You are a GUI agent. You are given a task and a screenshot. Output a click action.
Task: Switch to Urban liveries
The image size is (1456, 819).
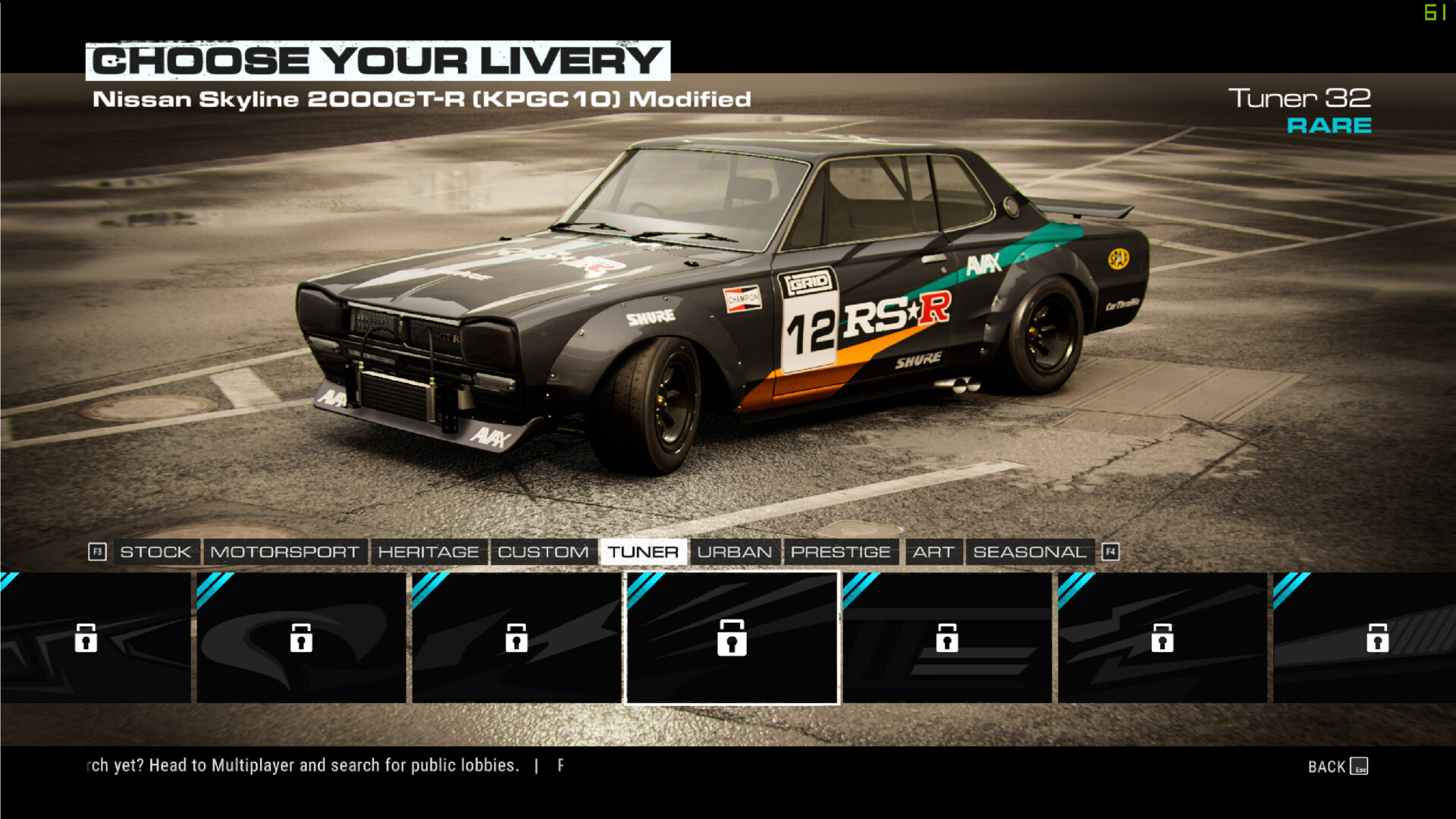point(734,552)
